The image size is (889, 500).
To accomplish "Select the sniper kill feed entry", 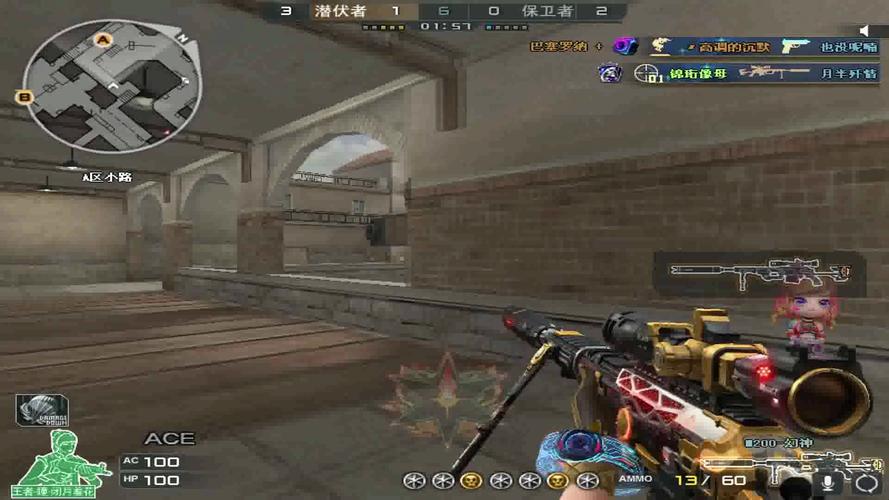I will pos(752,73).
